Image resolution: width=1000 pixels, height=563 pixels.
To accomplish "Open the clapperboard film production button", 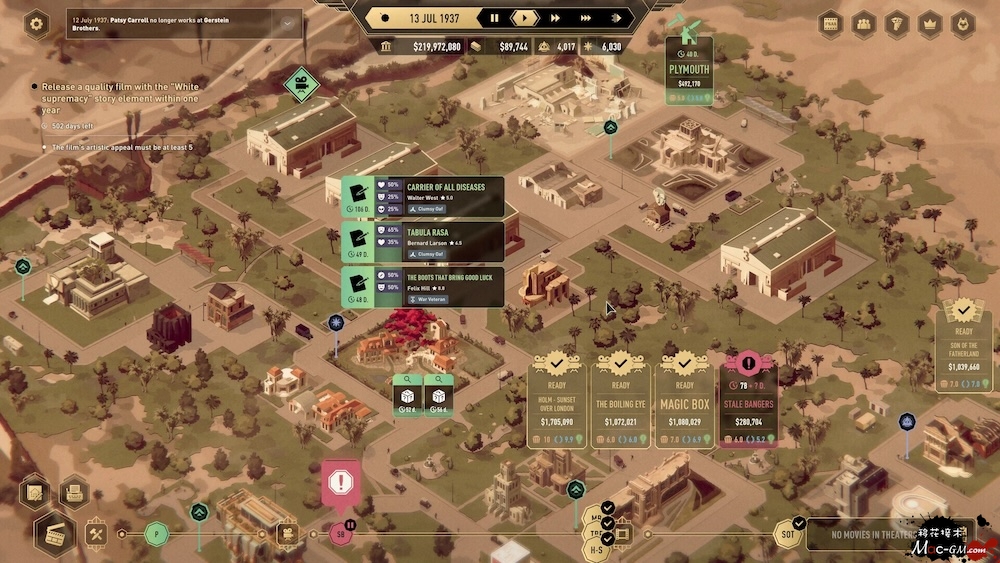I will (x=55, y=532).
